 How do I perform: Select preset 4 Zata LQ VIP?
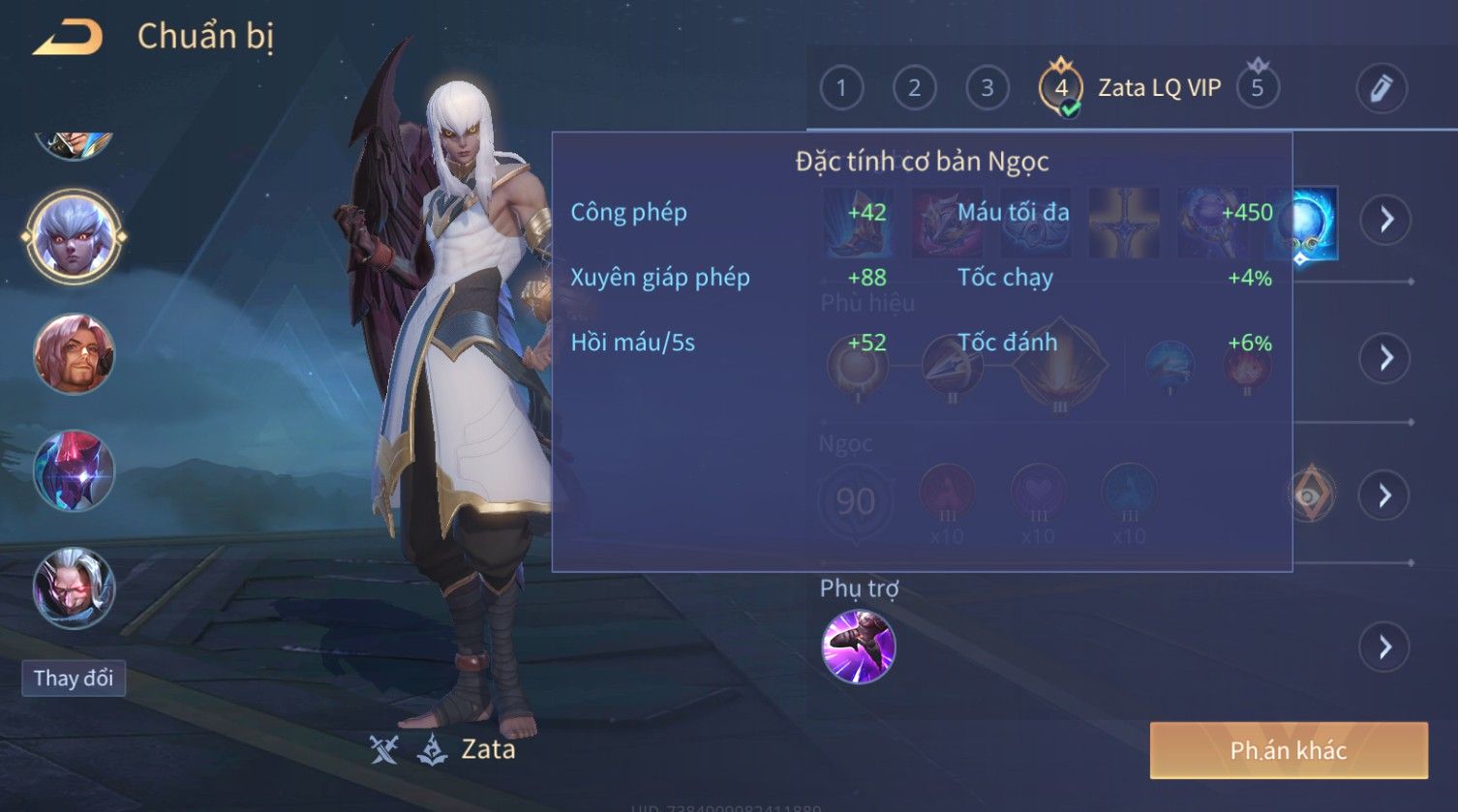pyautogui.click(x=1061, y=89)
